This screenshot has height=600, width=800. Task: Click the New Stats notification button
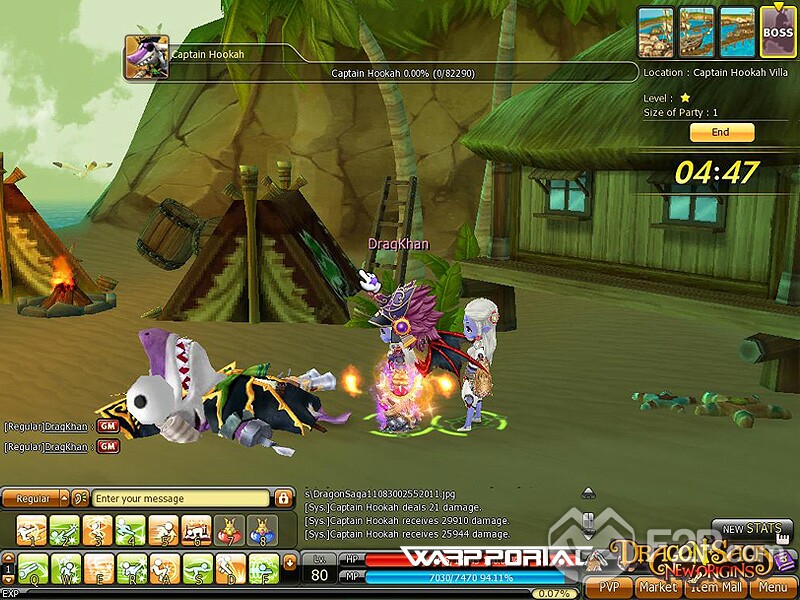[751, 529]
